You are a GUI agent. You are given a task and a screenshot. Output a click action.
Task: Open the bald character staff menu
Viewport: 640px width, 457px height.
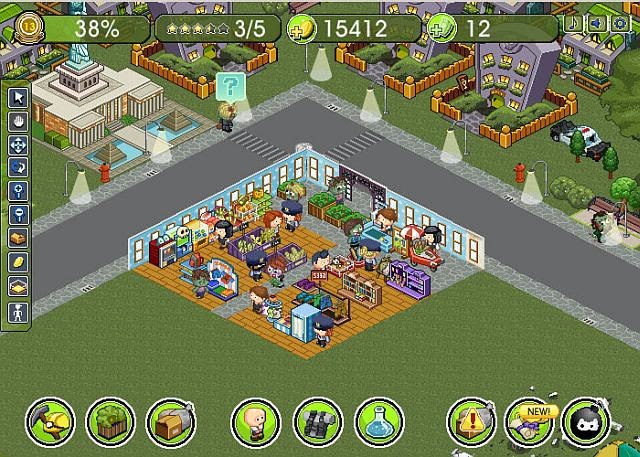pyautogui.click(x=254, y=422)
